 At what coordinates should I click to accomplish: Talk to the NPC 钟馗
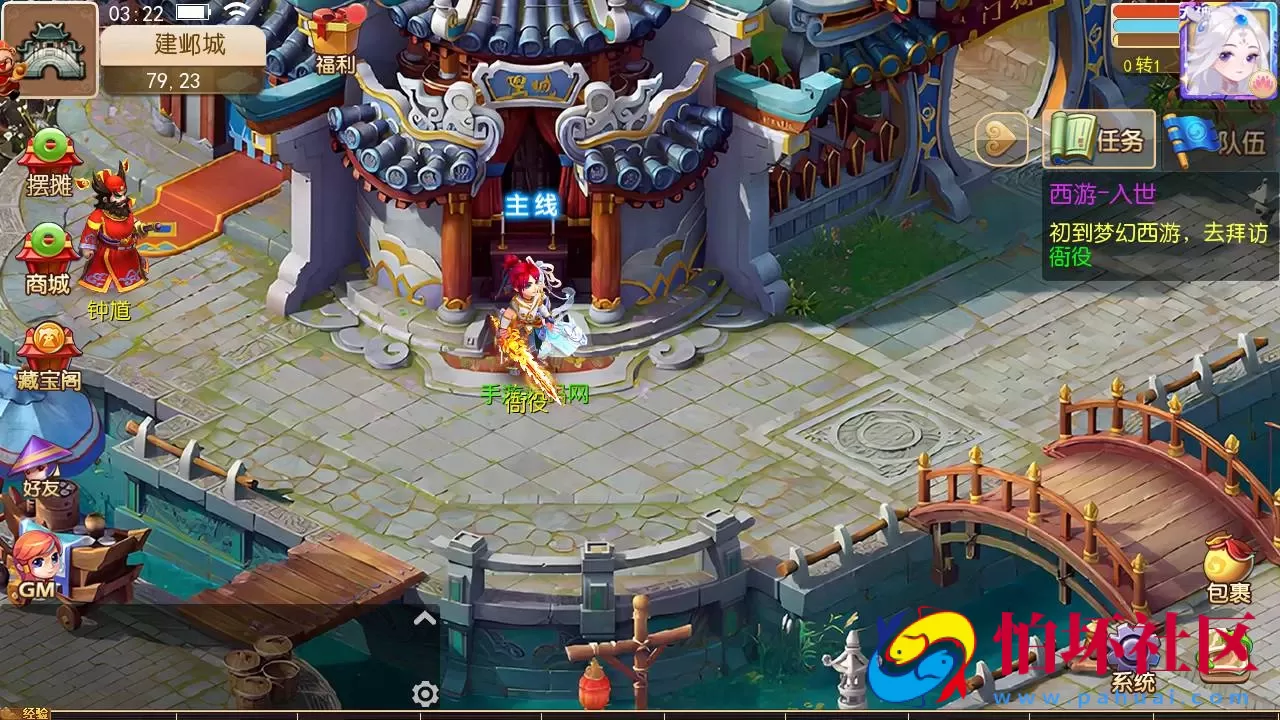coord(110,240)
